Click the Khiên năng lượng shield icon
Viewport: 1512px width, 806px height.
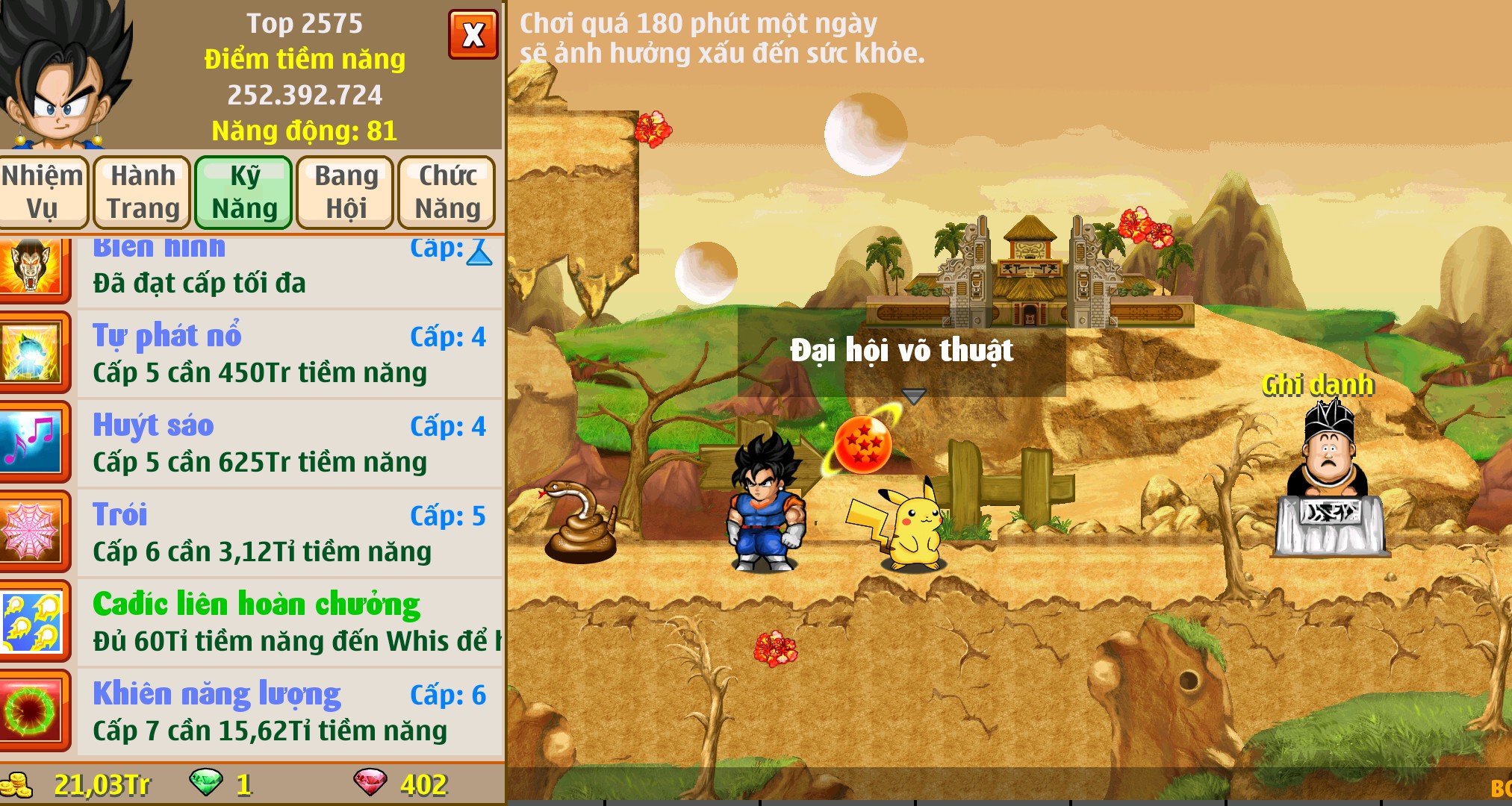click(x=31, y=711)
